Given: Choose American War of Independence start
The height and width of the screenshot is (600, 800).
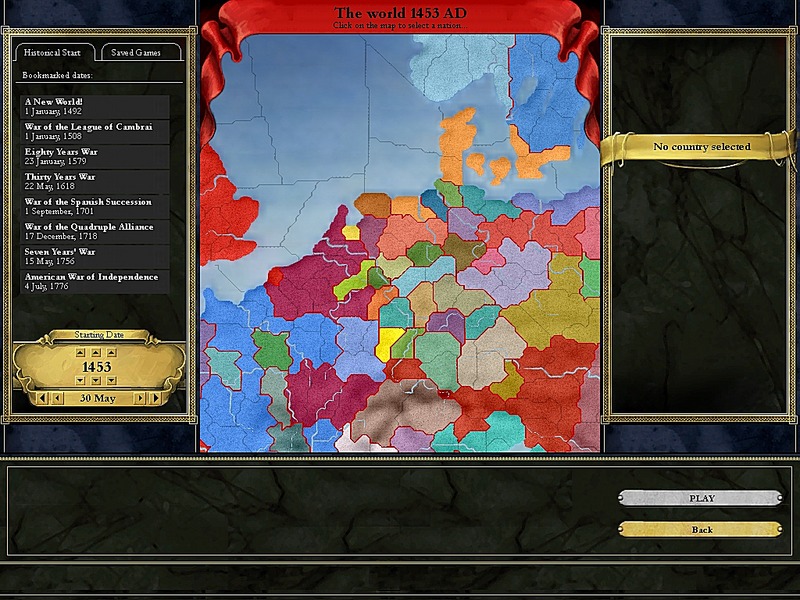Looking at the screenshot, I should tap(96, 281).
